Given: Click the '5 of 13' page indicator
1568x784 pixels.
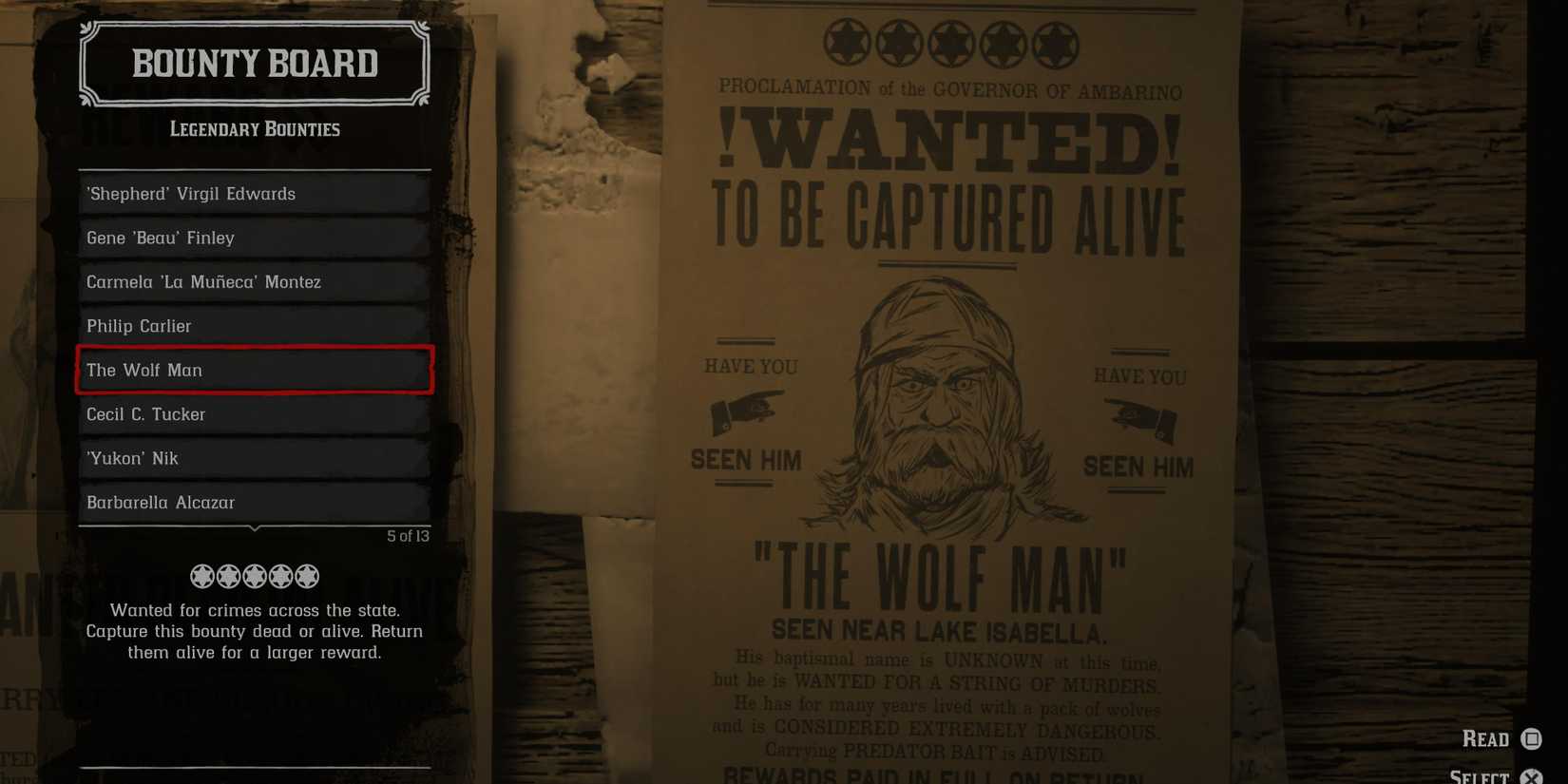Looking at the screenshot, I should (x=407, y=536).
